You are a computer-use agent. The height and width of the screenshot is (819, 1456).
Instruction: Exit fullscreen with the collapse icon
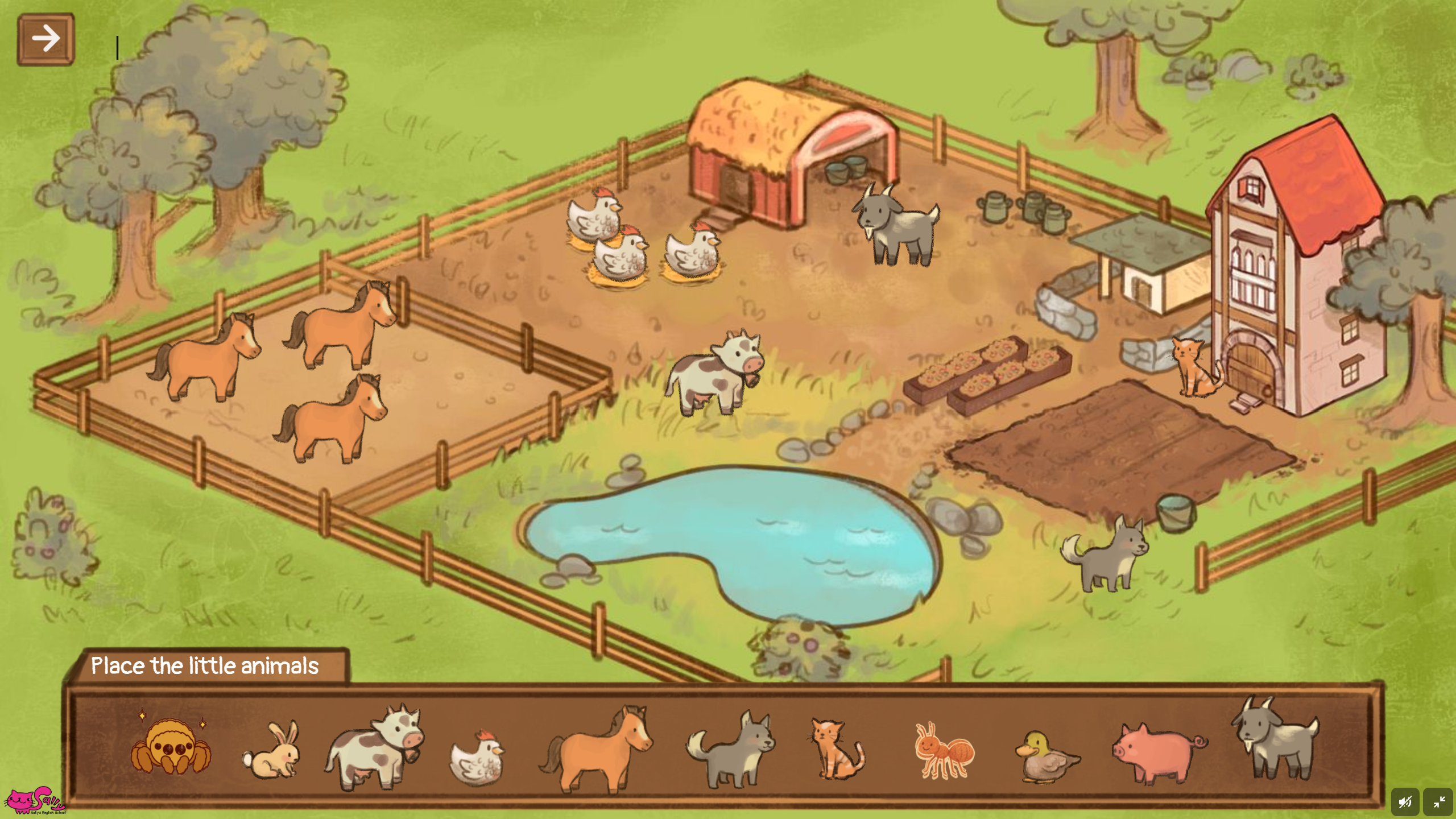[1438, 802]
